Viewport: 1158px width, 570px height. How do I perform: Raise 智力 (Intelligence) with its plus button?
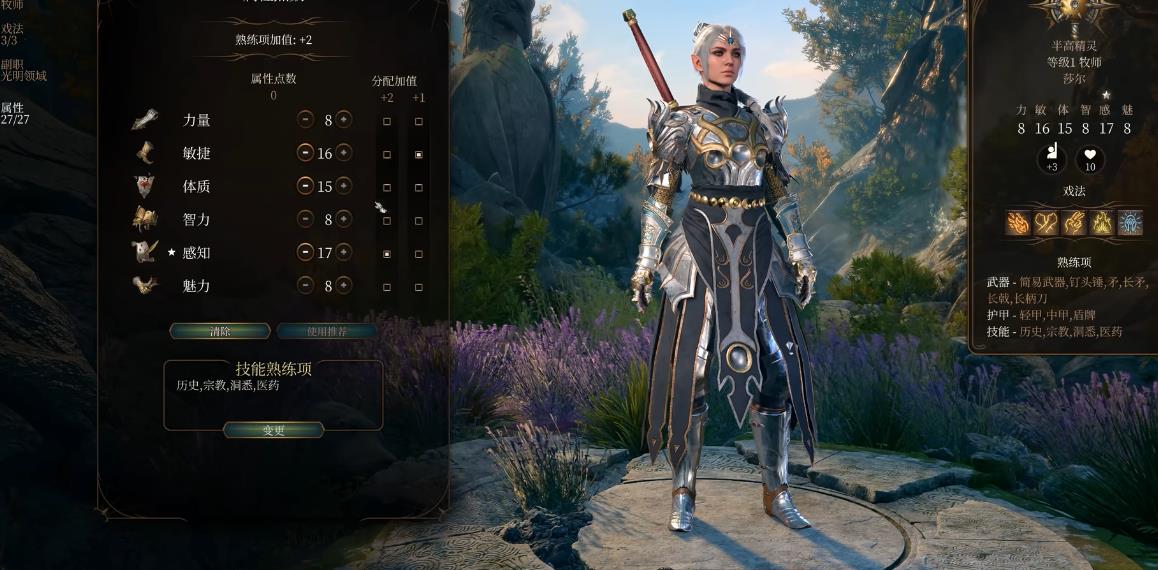pyautogui.click(x=344, y=219)
